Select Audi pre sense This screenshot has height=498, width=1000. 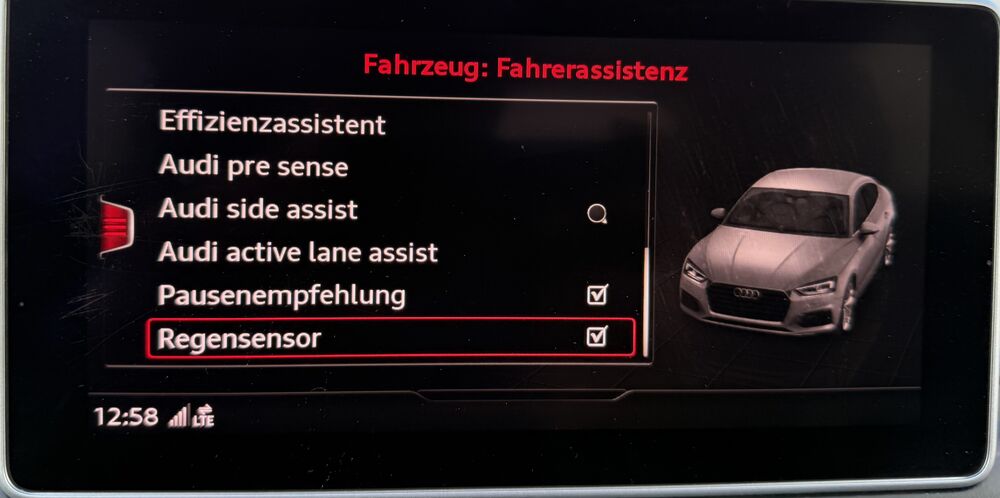[x=253, y=167]
